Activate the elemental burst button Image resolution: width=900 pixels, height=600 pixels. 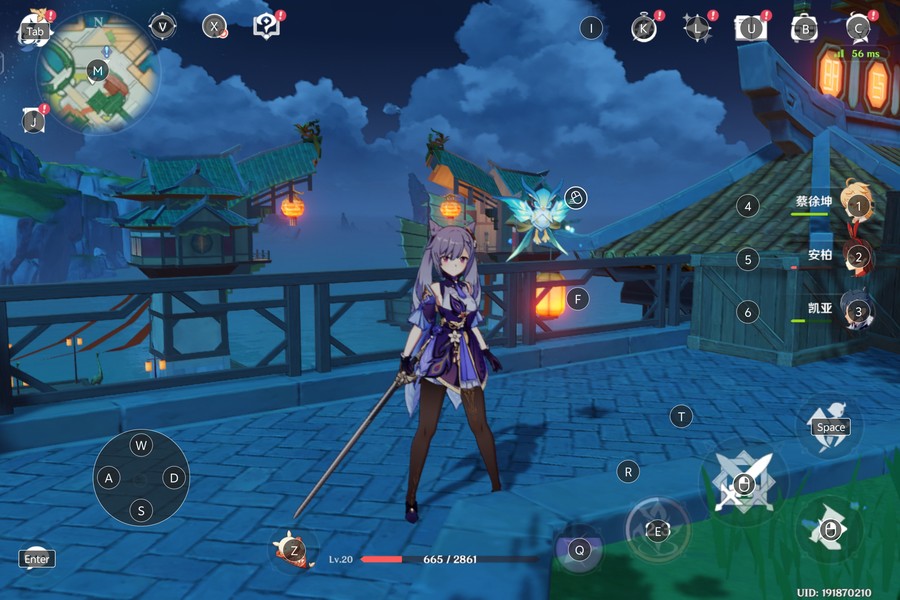pos(579,549)
